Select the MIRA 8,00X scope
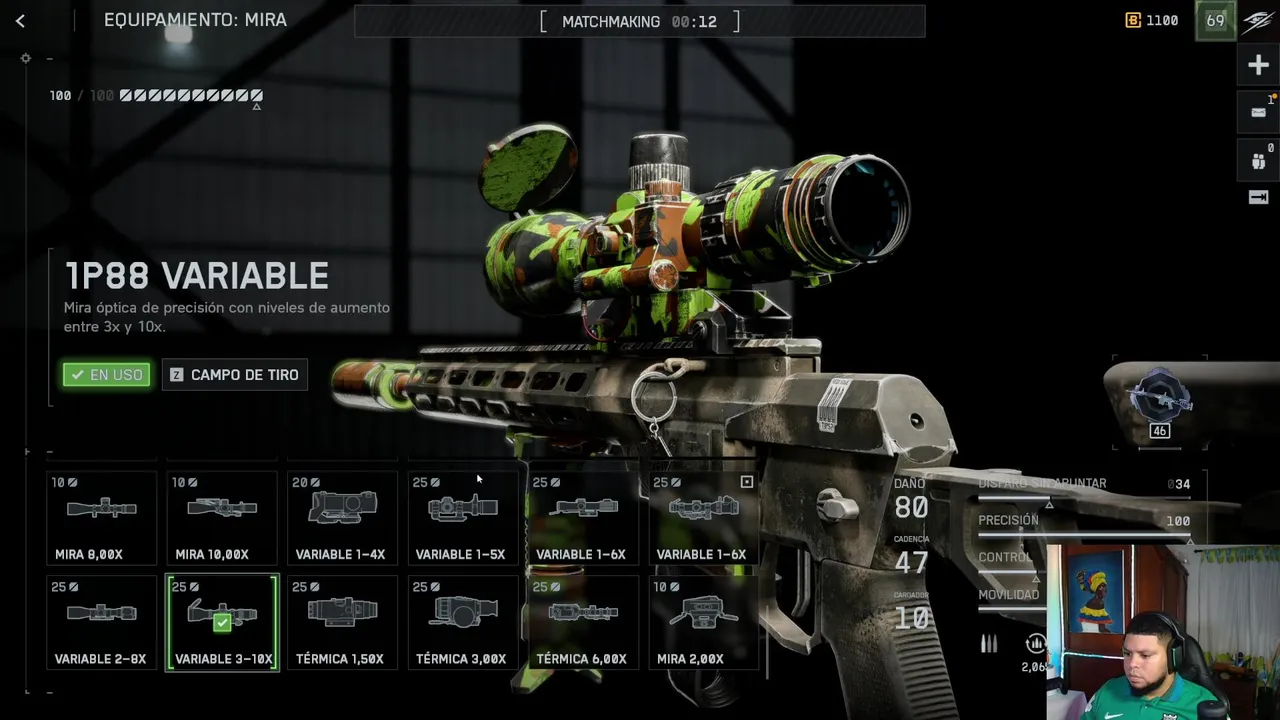 pos(102,518)
